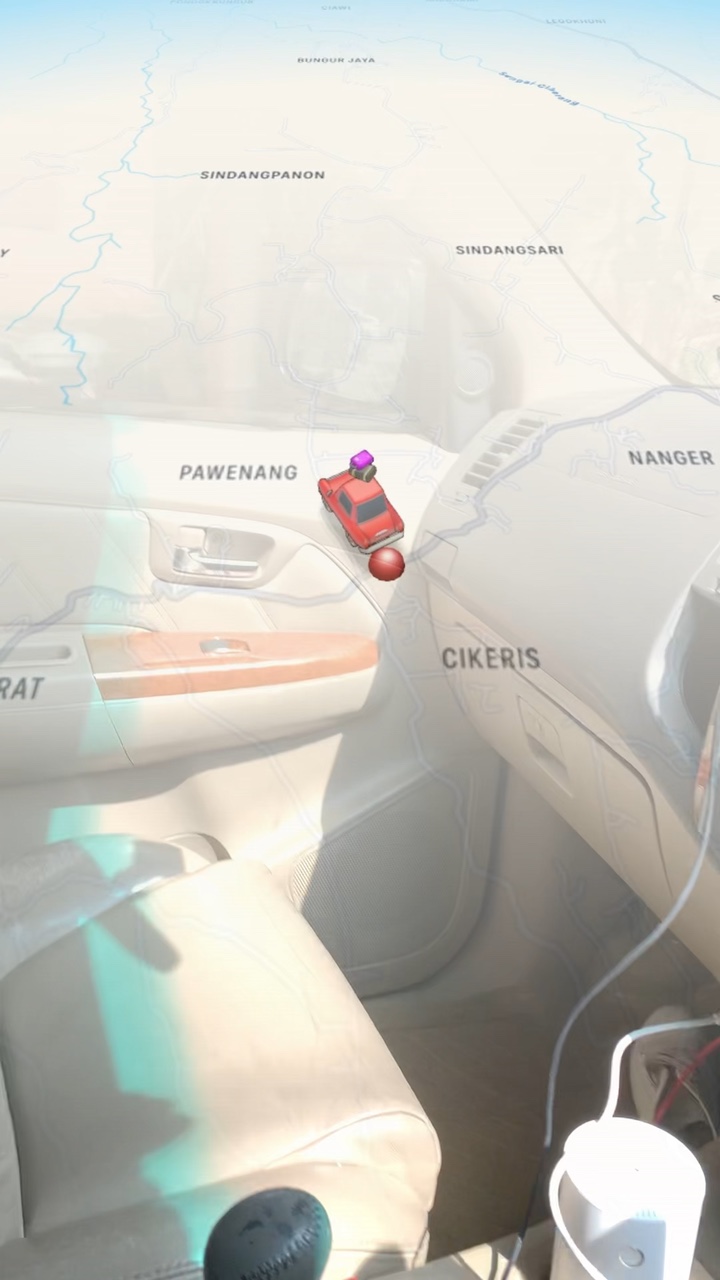Tap the red ball location pin
720x1280 pixels.
click(x=386, y=564)
